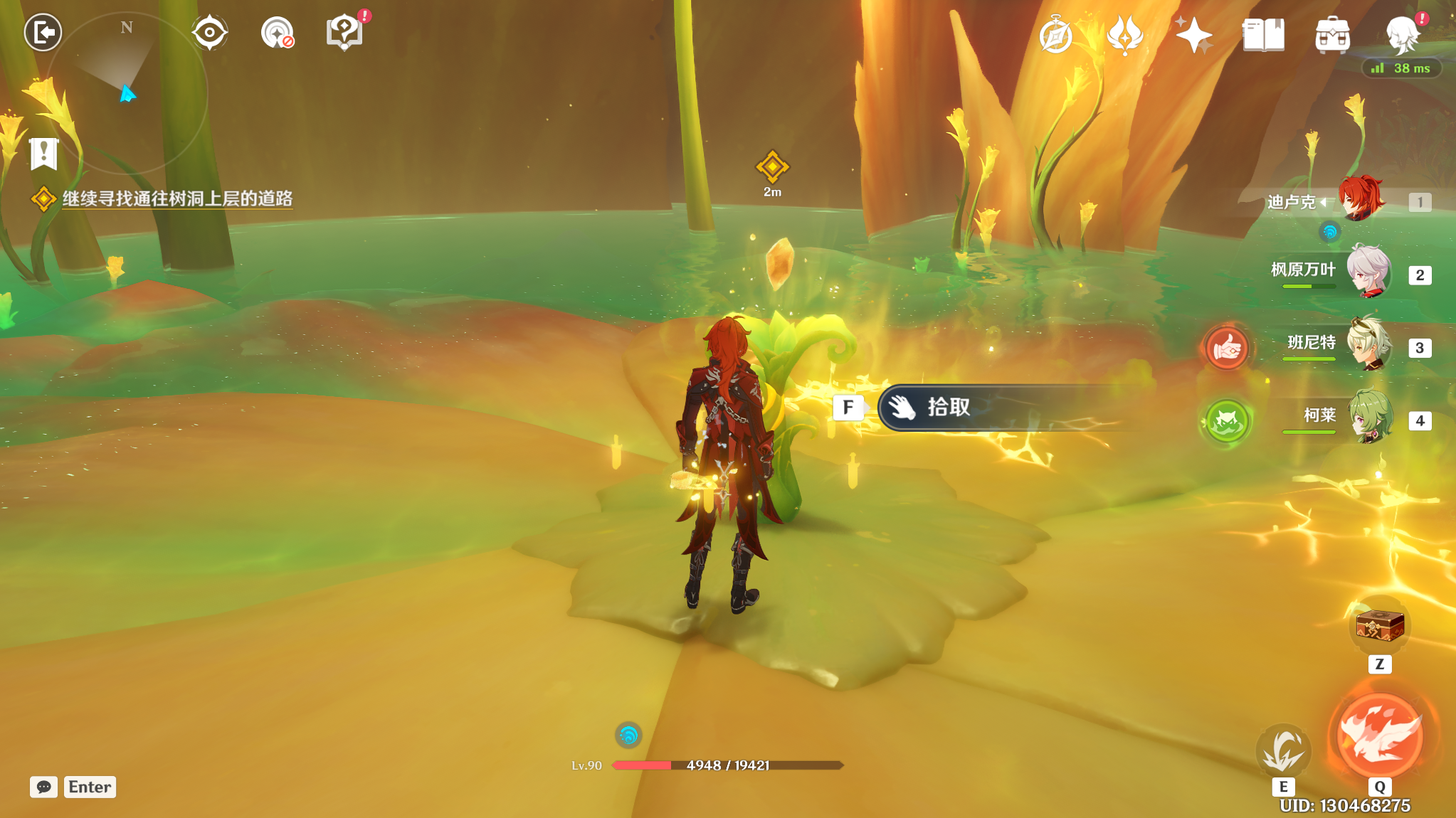
Task: Click the 拾取 pickup prompt
Action: click(x=996, y=408)
